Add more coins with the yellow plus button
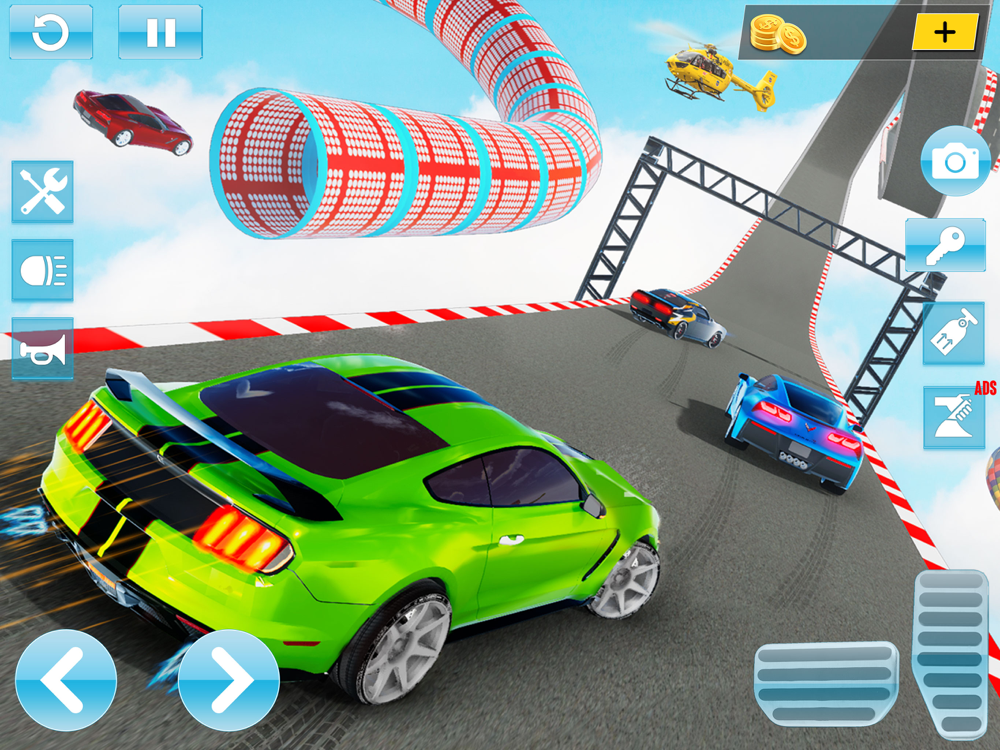1000x750 pixels. (x=944, y=32)
